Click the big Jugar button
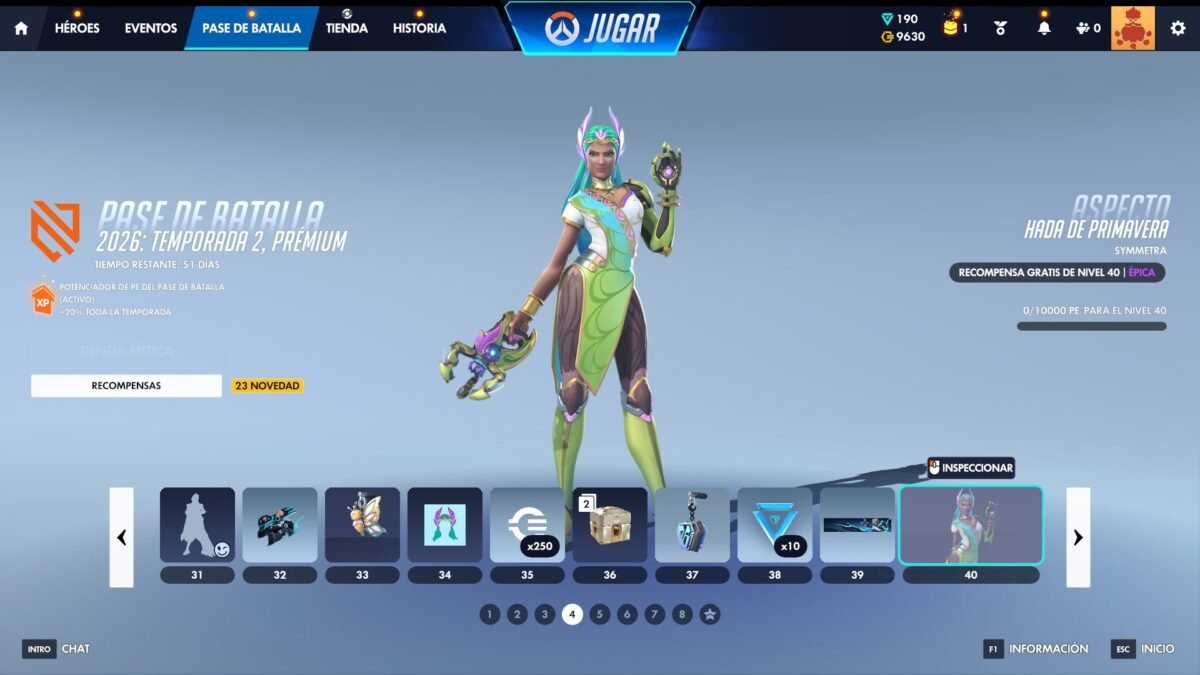 tap(600, 28)
